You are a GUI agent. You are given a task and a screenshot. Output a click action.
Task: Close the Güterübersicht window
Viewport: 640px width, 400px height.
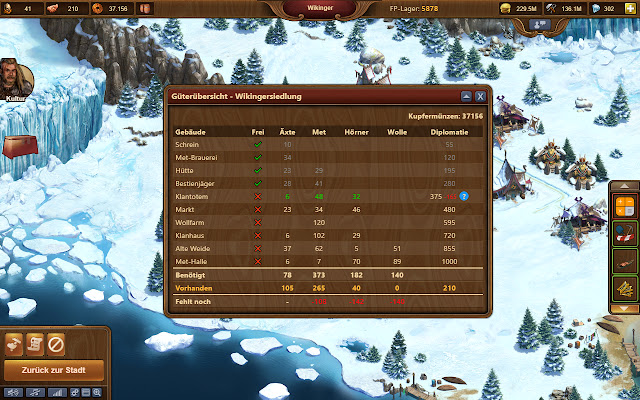tap(480, 96)
